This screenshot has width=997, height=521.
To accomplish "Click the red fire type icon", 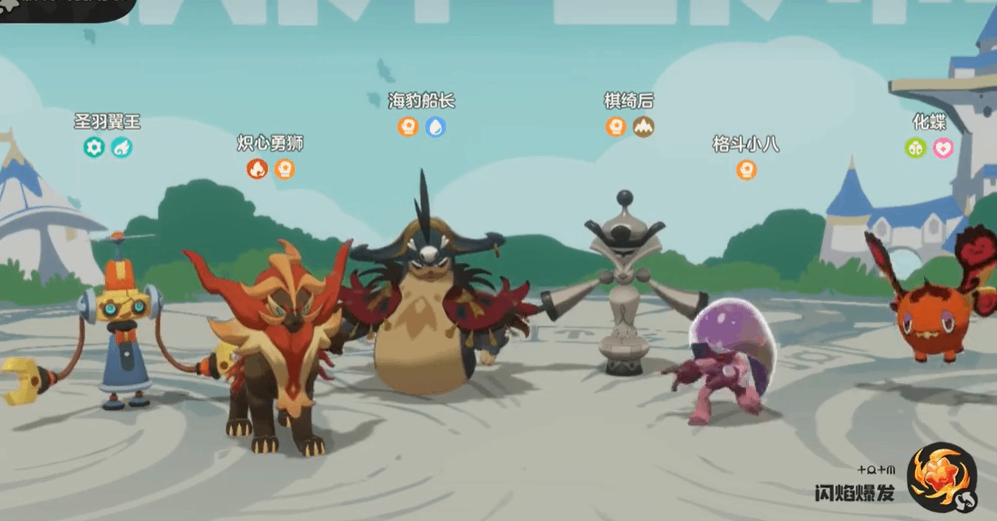I will (257, 169).
